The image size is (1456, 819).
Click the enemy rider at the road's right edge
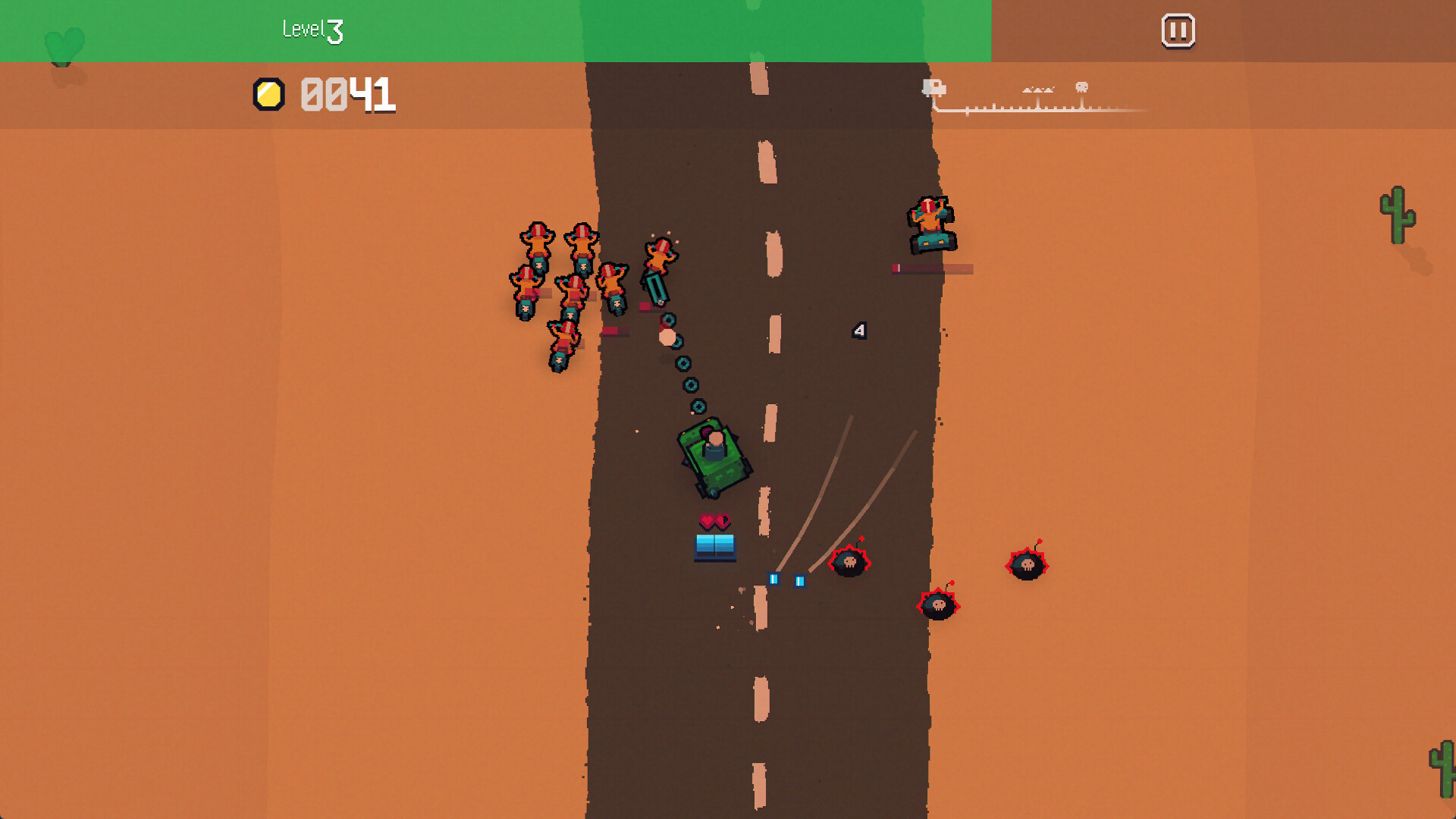(931, 222)
